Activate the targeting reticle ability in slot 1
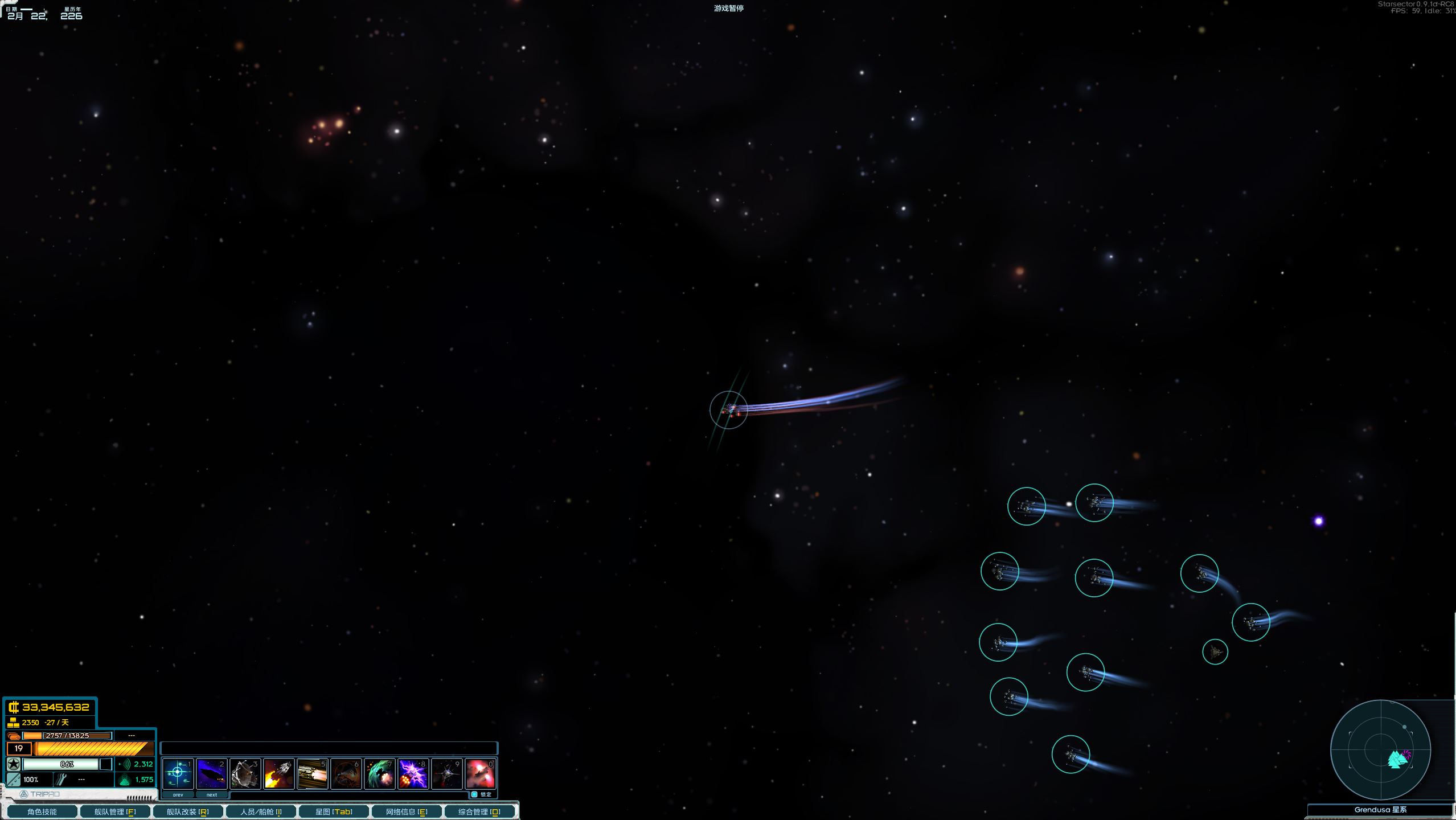 tap(178, 773)
